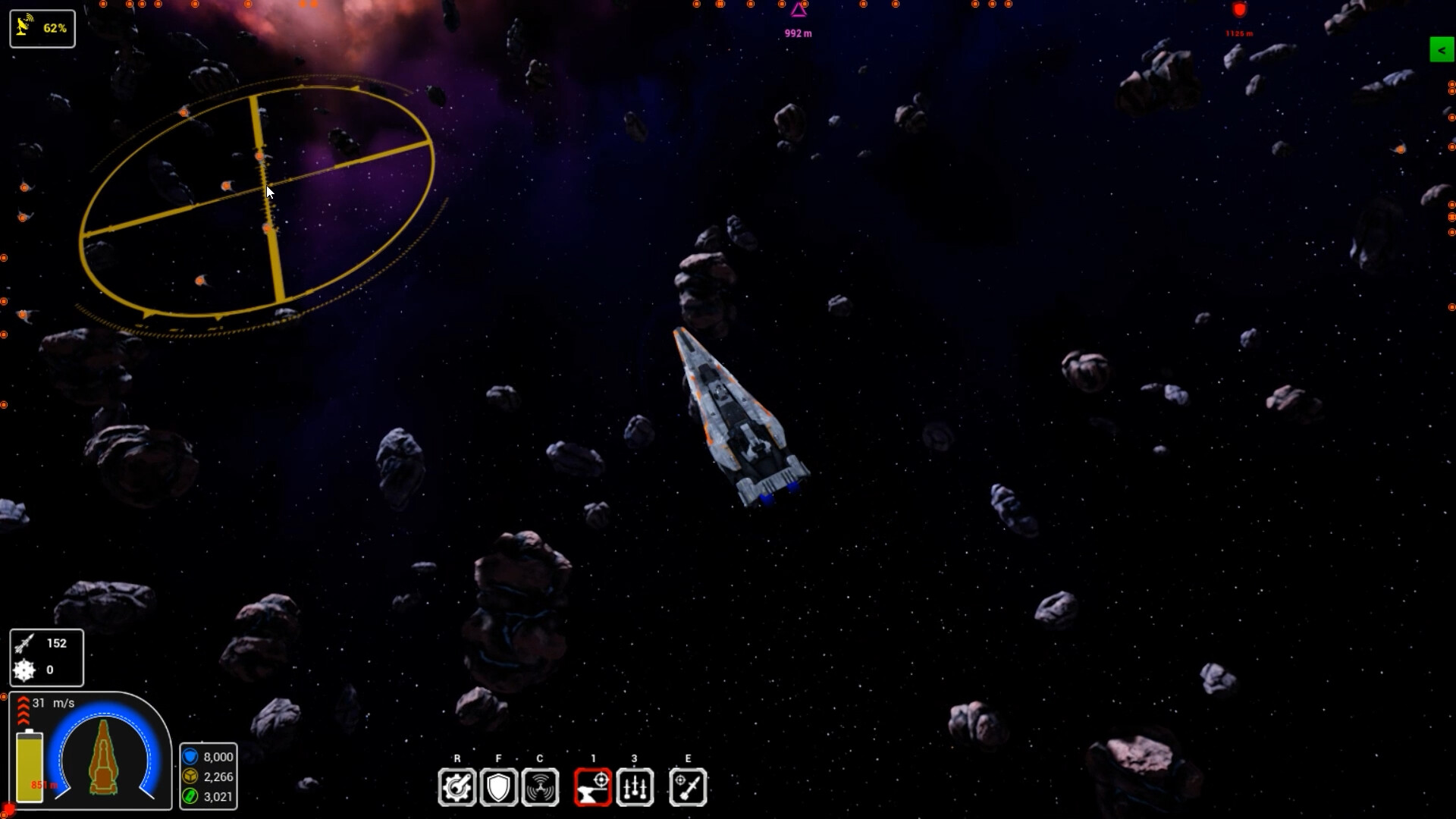Screen dimensions: 1456x819
Task: Open the ammo counter panel
Action: click(x=46, y=657)
